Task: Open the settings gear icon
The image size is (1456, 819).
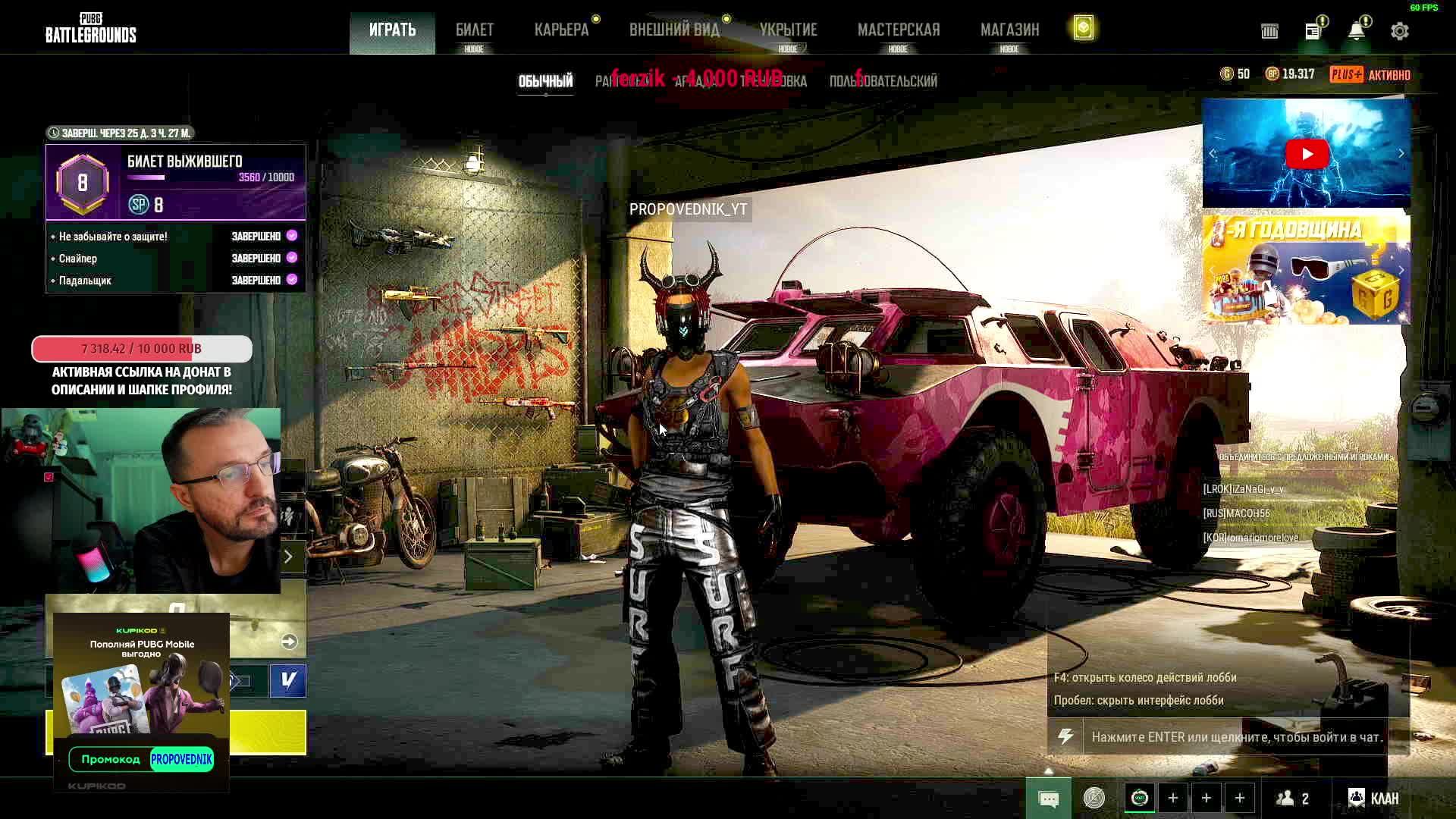Action: click(1400, 31)
